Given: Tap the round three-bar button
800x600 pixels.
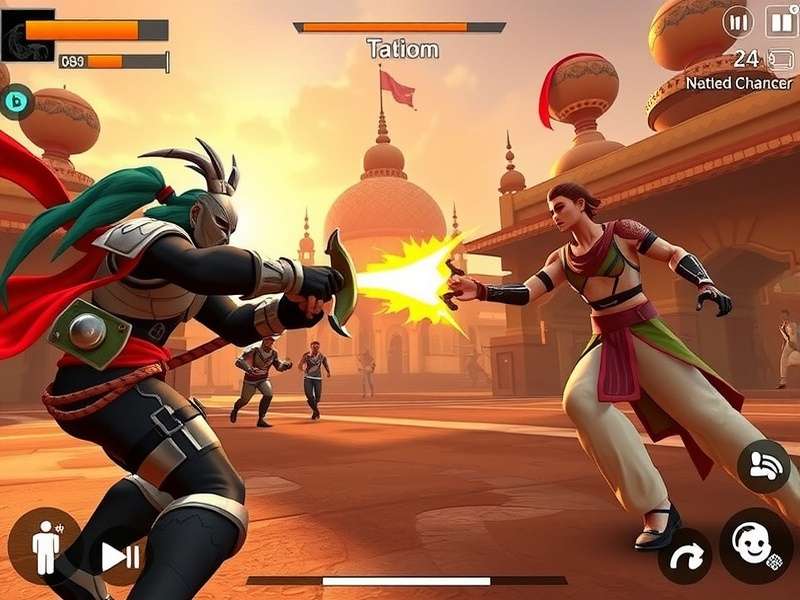Looking at the screenshot, I should pos(738,21).
